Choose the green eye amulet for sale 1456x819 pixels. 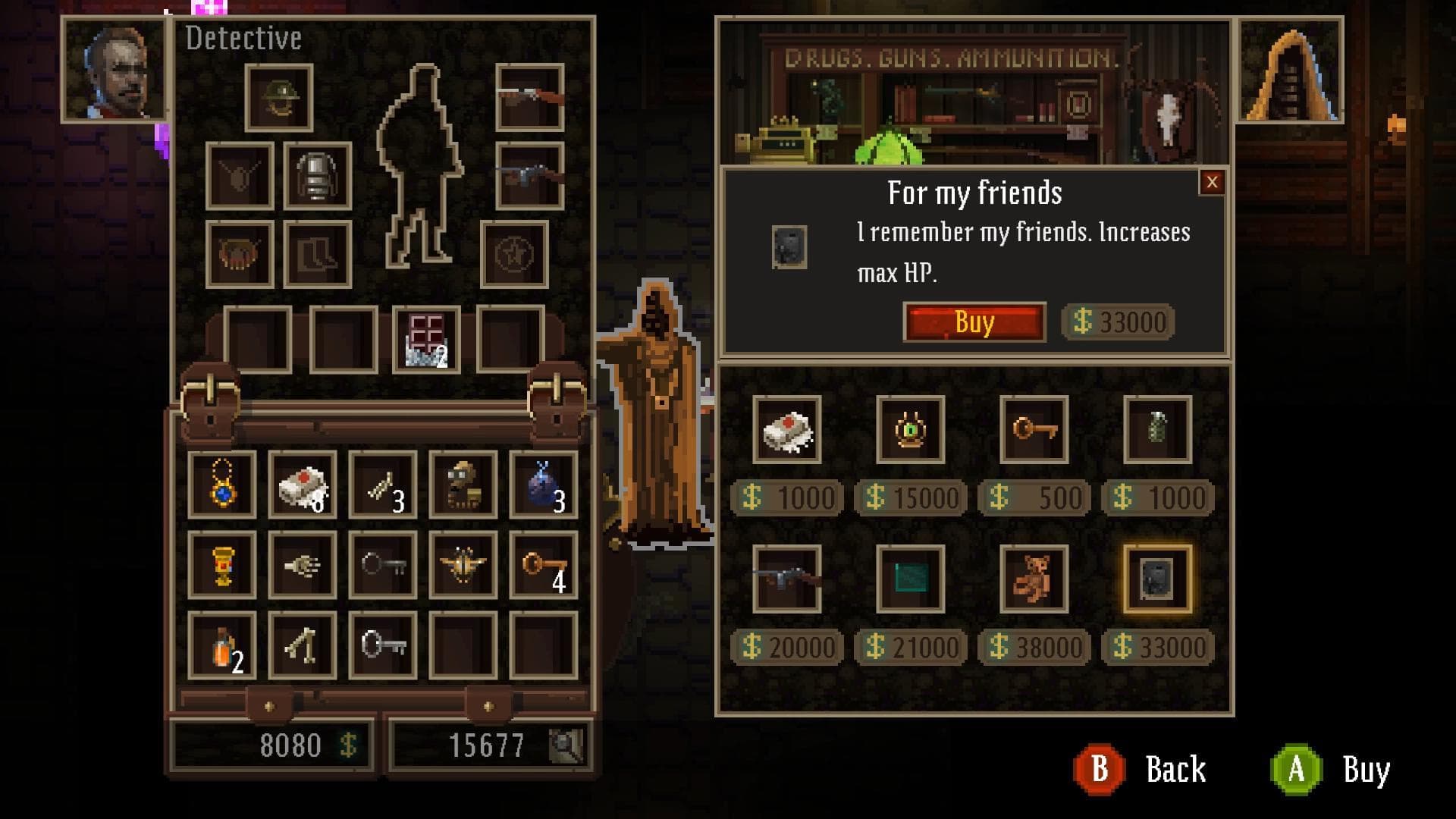(910, 429)
